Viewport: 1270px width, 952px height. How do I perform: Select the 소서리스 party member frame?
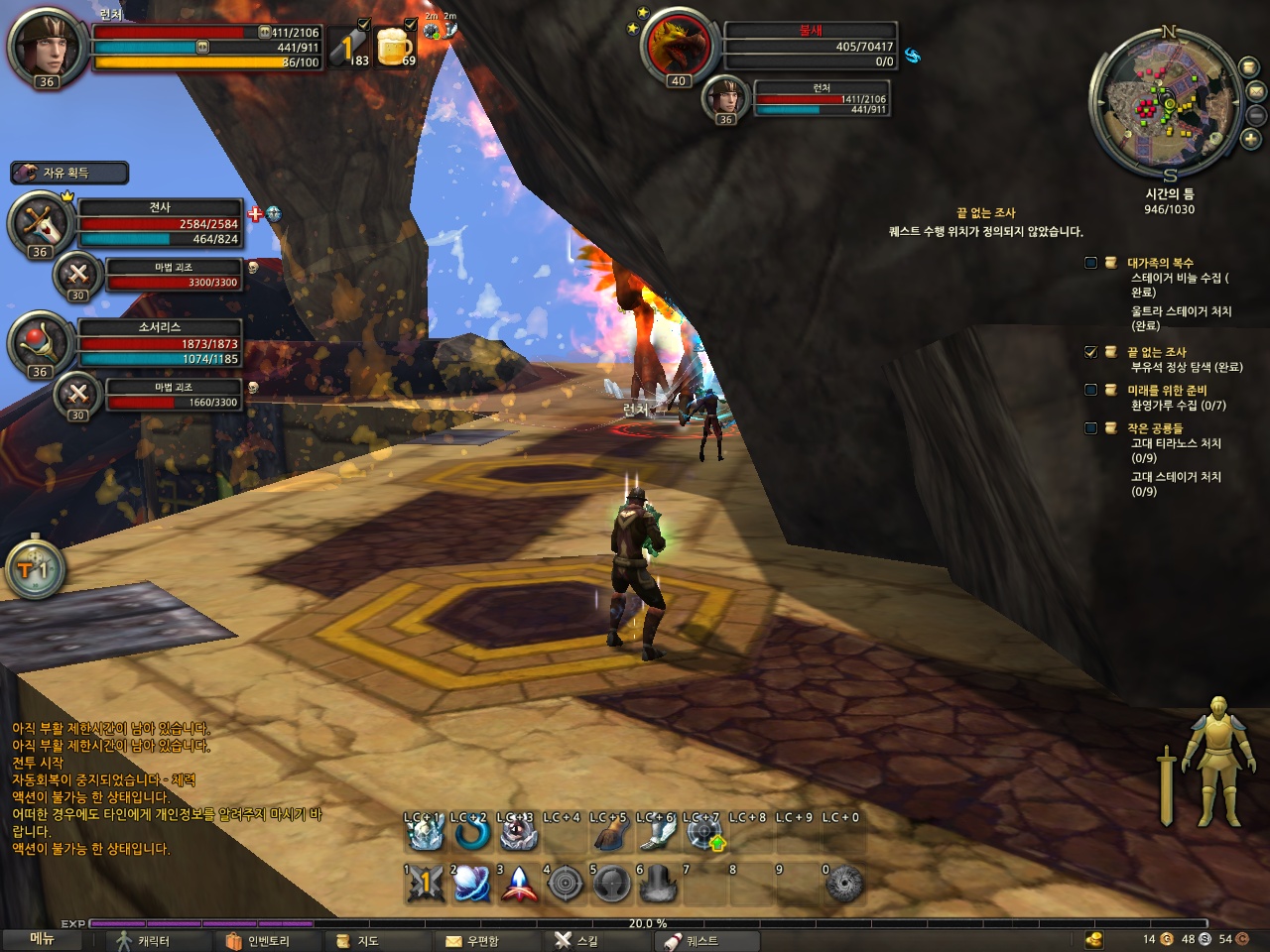coord(159,343)
